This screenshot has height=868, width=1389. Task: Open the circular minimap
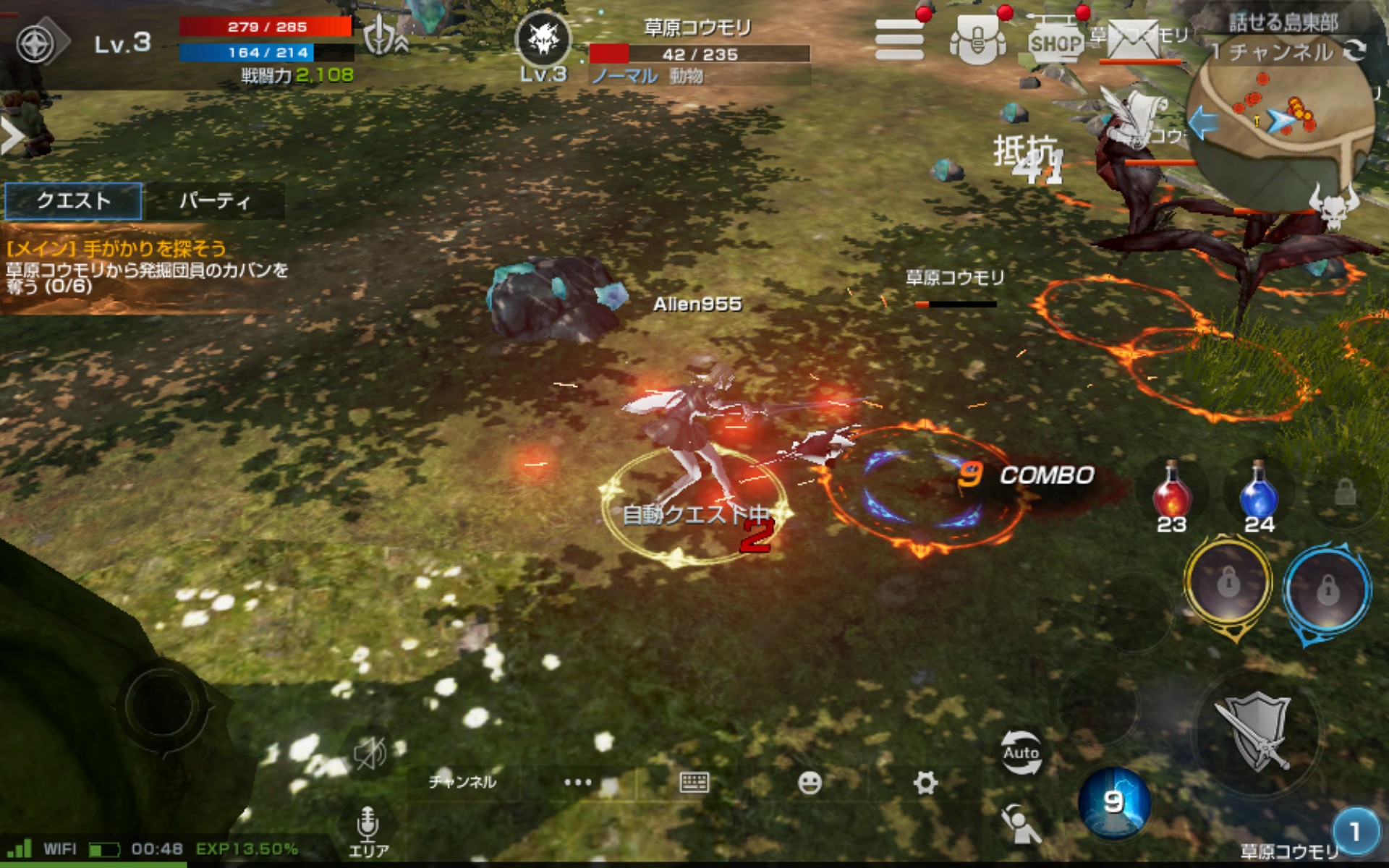point(1280,123)
